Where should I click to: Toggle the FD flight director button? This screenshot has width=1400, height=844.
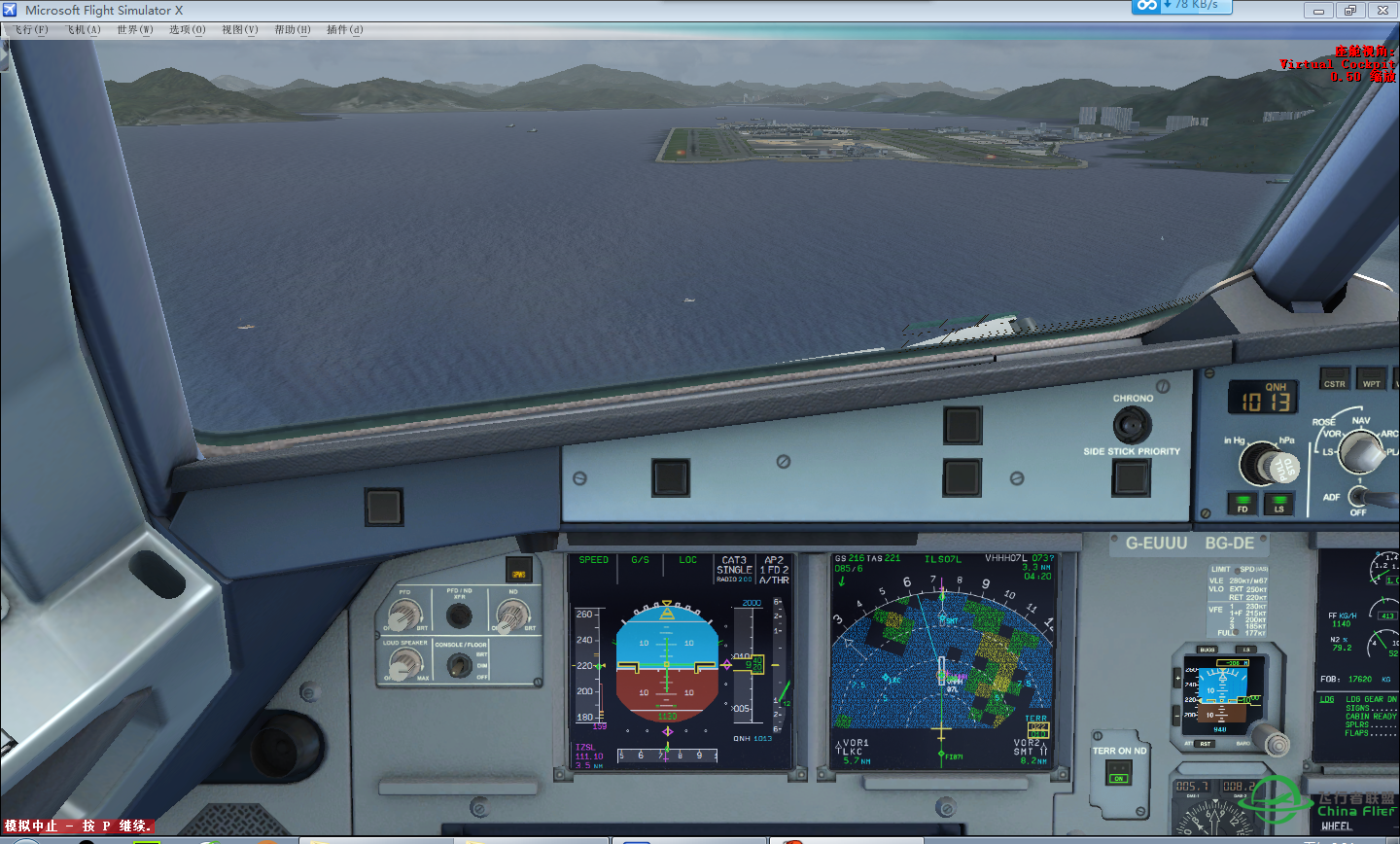coord(1242,504)
